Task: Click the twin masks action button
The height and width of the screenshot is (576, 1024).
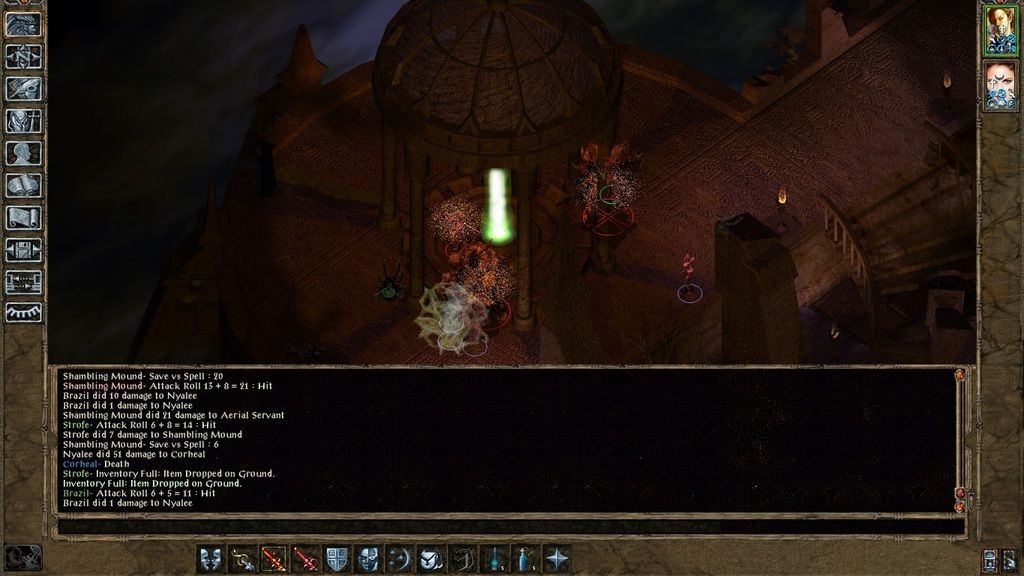Action: pyautogui.click(x=211, y=559)
